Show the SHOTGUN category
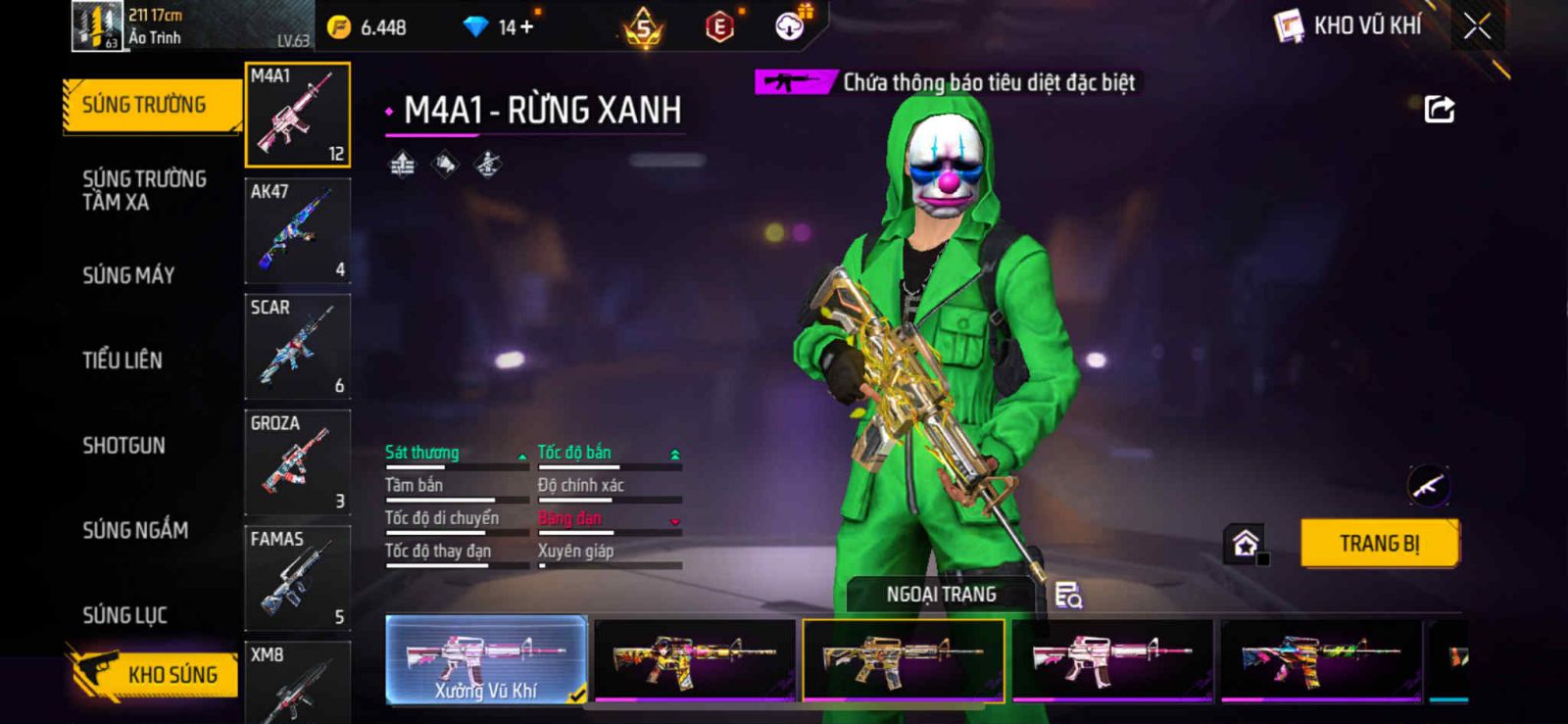 click(123, 446)
